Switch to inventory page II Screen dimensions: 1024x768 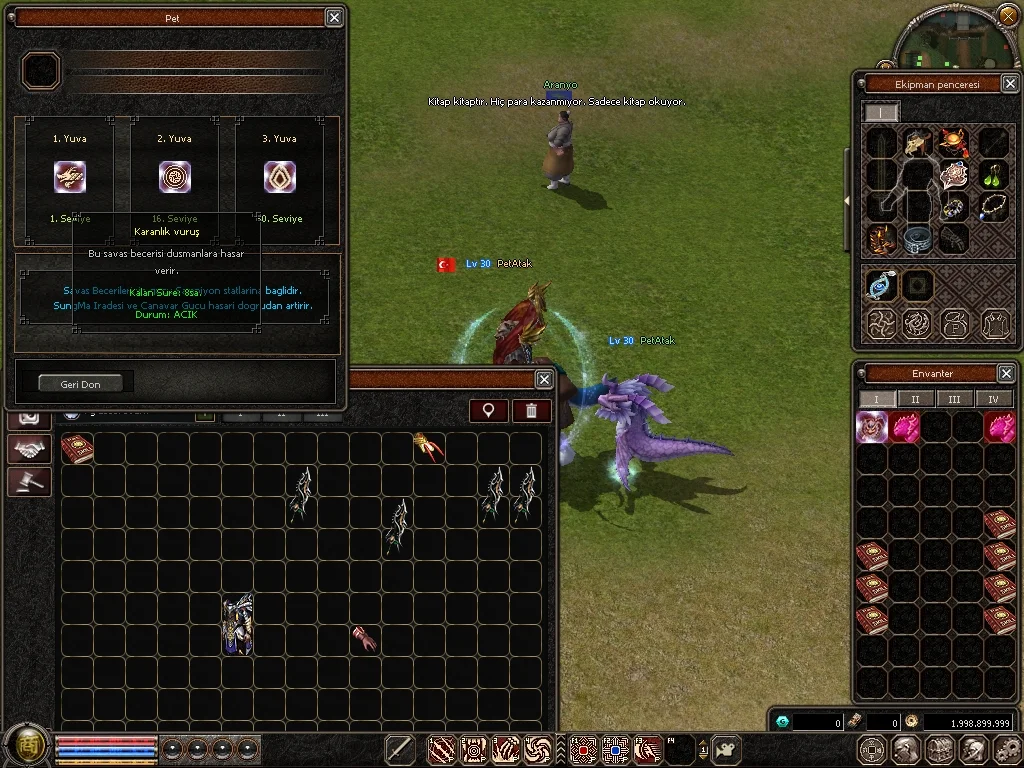pos(915,399)
